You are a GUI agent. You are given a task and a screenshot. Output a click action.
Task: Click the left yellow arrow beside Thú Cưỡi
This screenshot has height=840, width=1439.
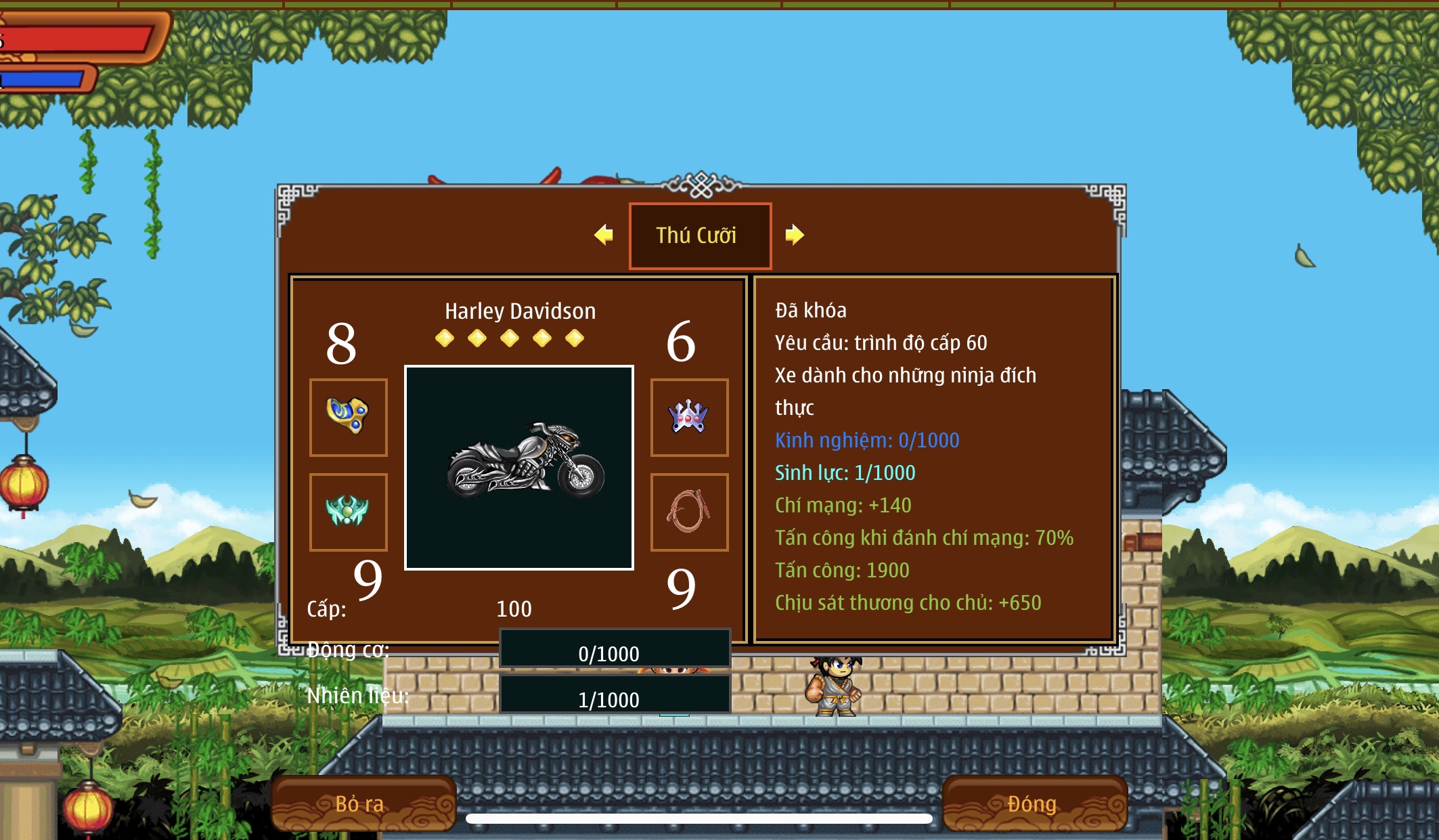click(604, 235)
